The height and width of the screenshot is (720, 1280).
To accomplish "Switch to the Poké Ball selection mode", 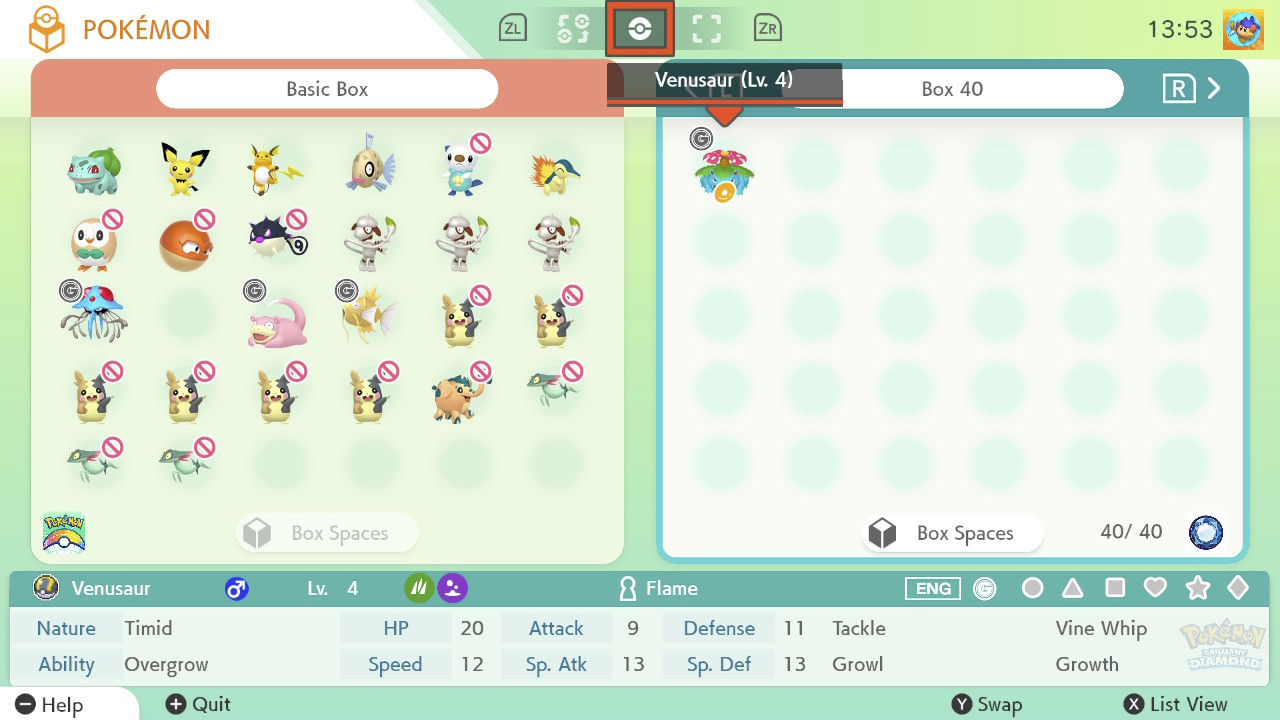I will click(640, 29).
